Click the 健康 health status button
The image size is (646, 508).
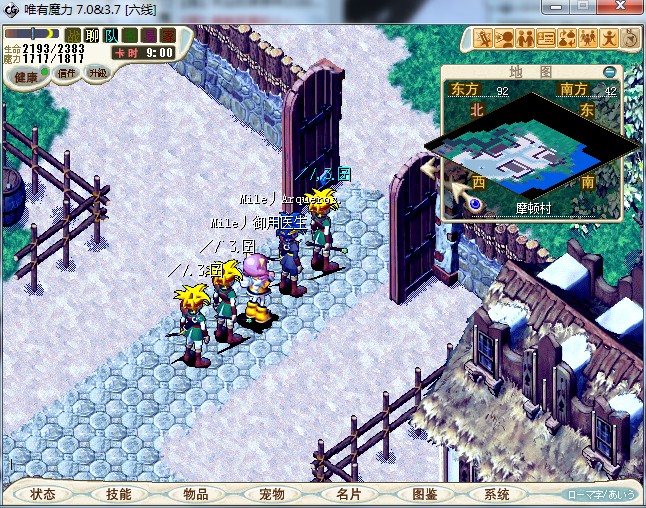pos(26,77)
